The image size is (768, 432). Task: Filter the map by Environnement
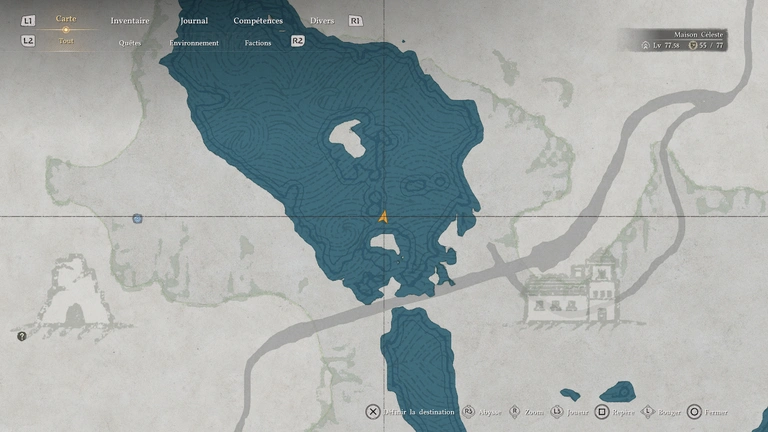(194, 43)
